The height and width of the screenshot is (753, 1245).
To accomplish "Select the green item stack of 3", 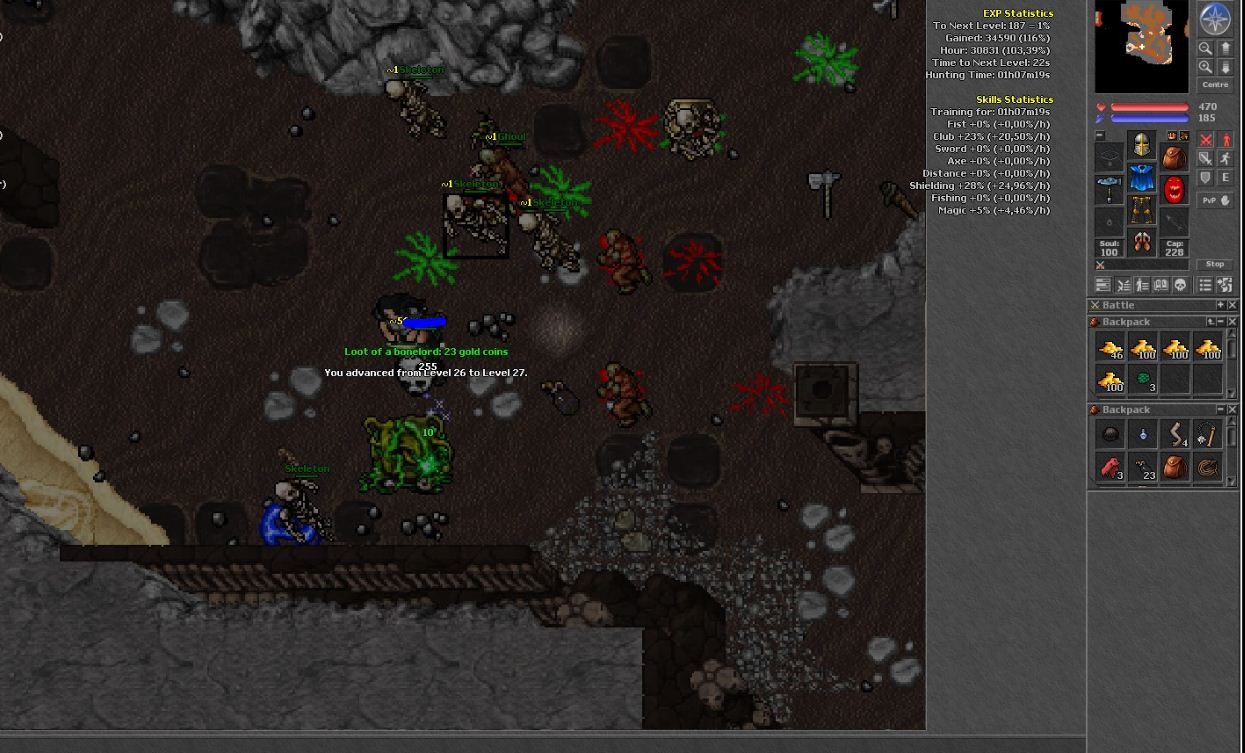I will tap(1143, 380).
